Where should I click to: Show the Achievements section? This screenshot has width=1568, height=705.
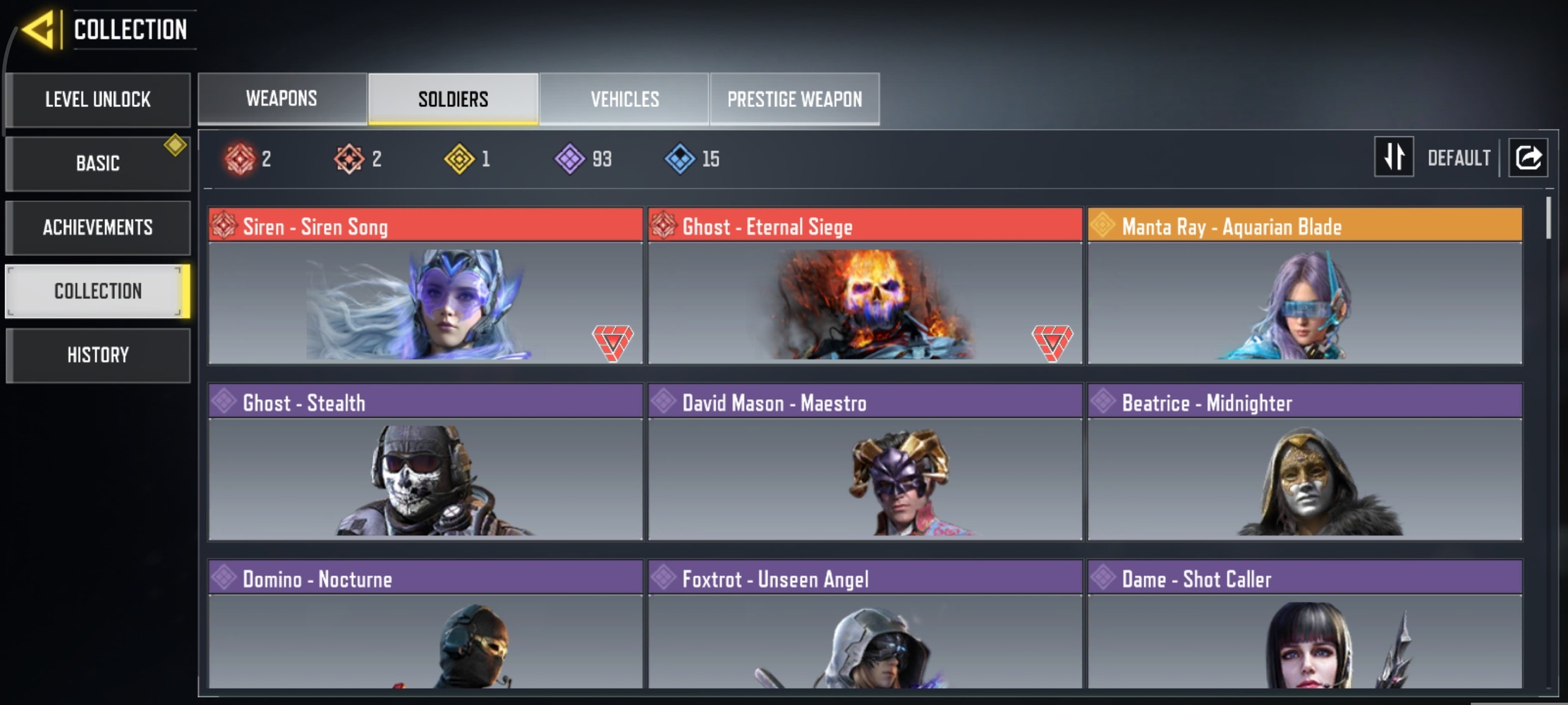click(98, 228)
